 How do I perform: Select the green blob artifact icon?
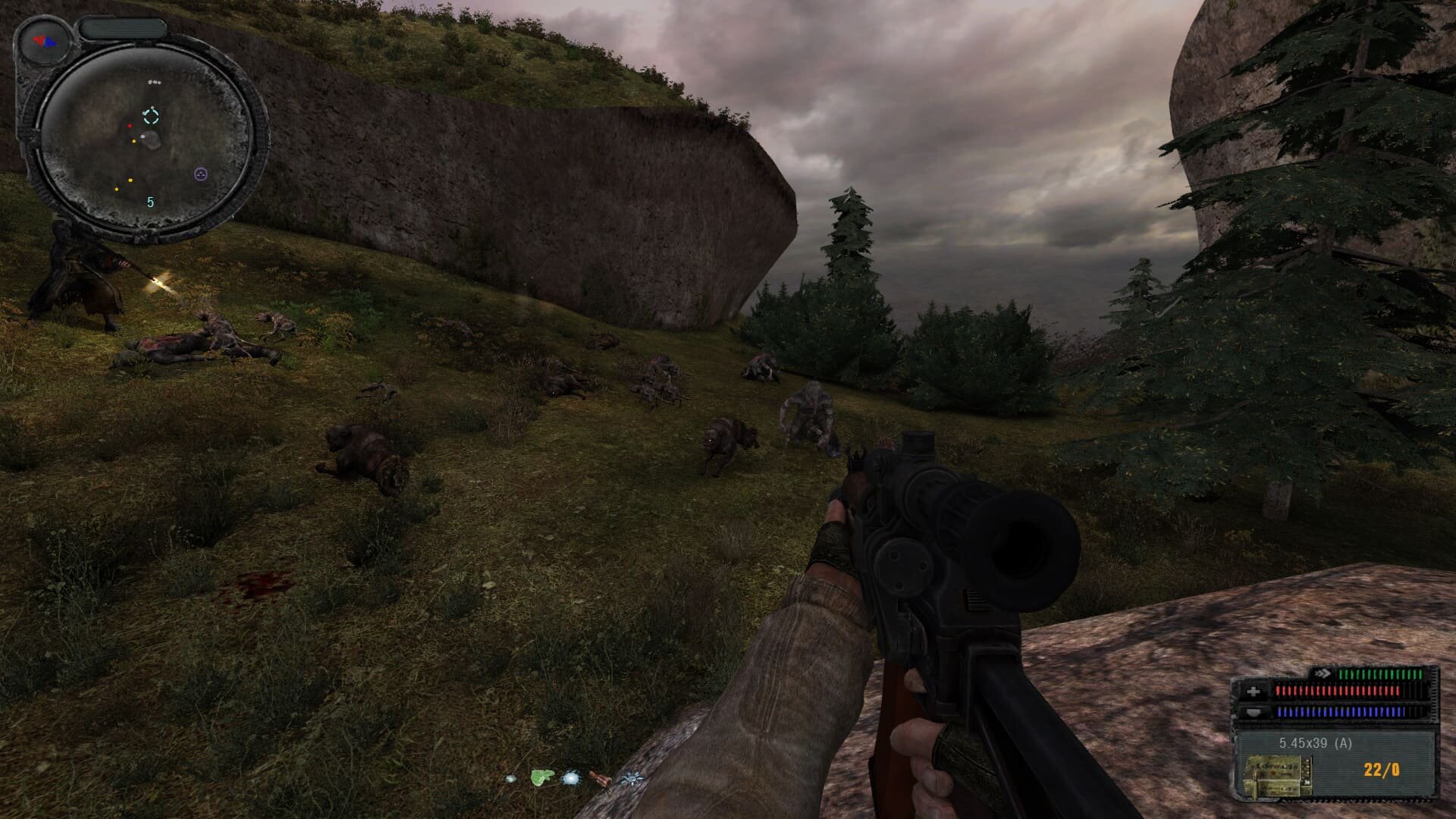[x=541, y=777]
